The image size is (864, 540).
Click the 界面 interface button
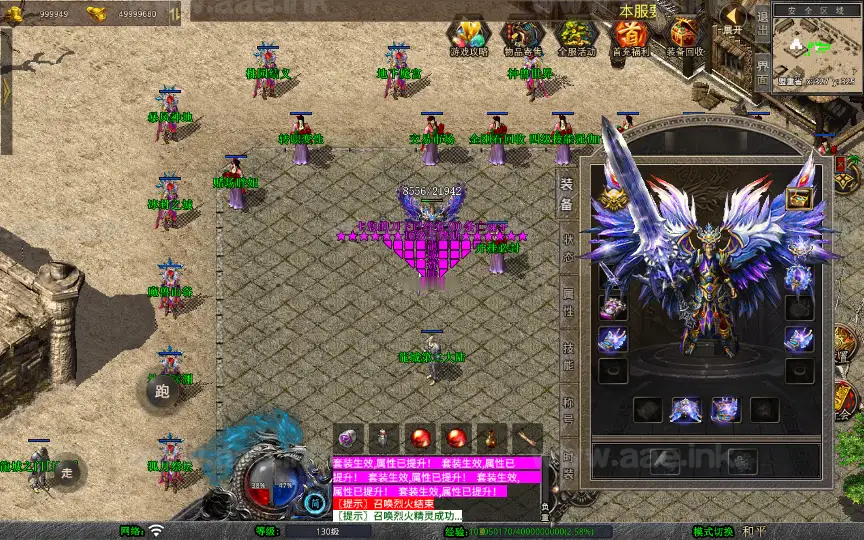pos(762,68)
